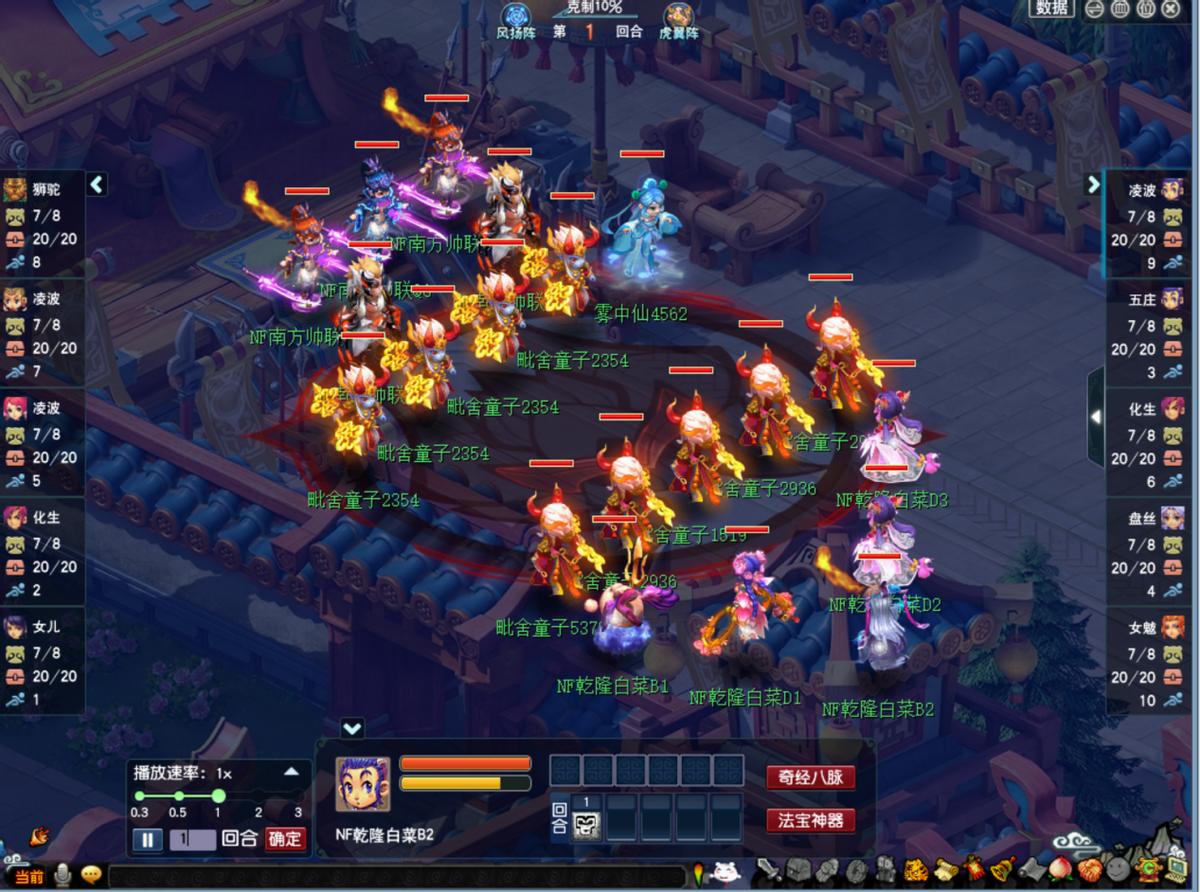Click the round number input field
The height and width of the screenshot is (892, 1200).
pyautogui.click(x=192, y=839)
